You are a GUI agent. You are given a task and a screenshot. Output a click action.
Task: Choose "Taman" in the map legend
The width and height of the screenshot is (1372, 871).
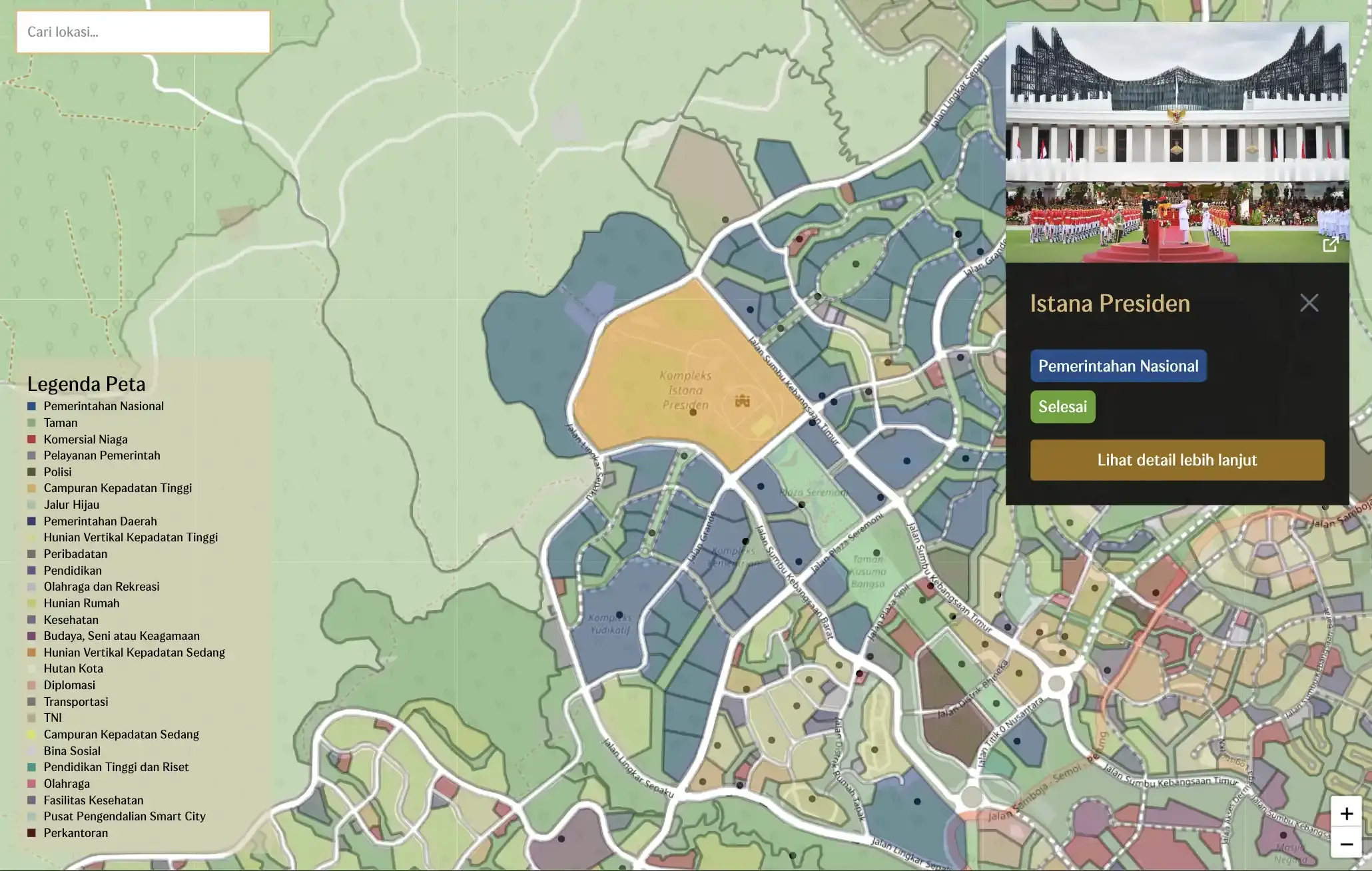tap(61, 423)
